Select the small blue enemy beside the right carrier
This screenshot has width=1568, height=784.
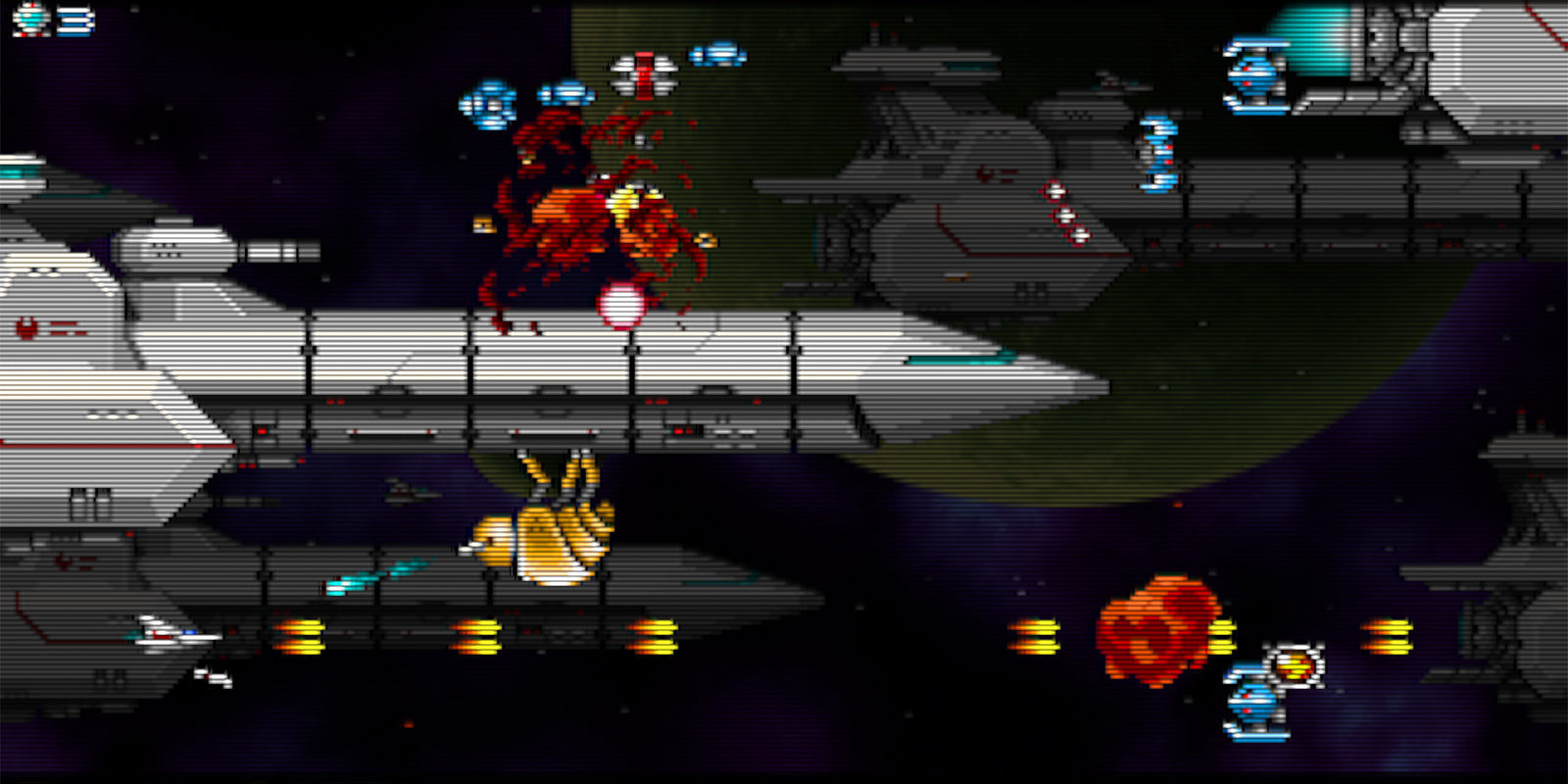coord(1154,152)
